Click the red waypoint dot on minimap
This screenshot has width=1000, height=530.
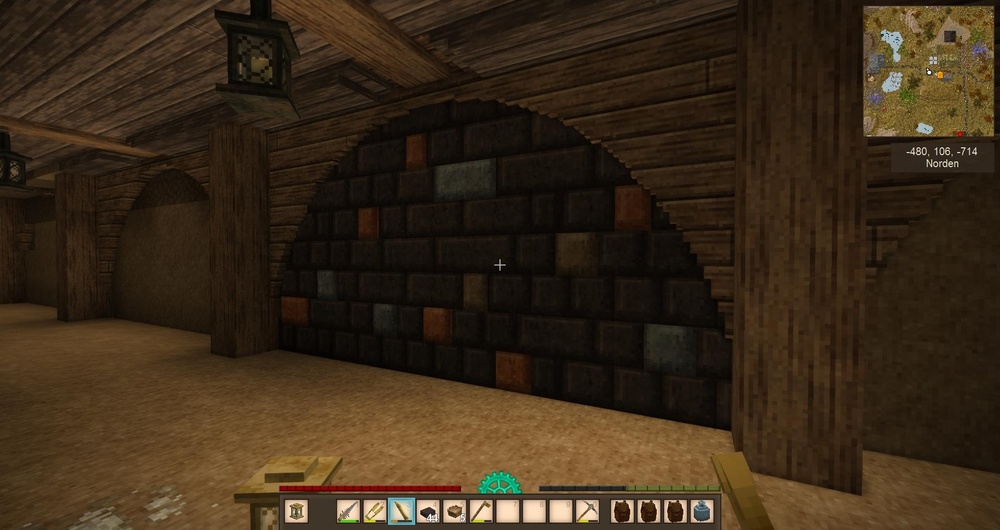point(959,133)
